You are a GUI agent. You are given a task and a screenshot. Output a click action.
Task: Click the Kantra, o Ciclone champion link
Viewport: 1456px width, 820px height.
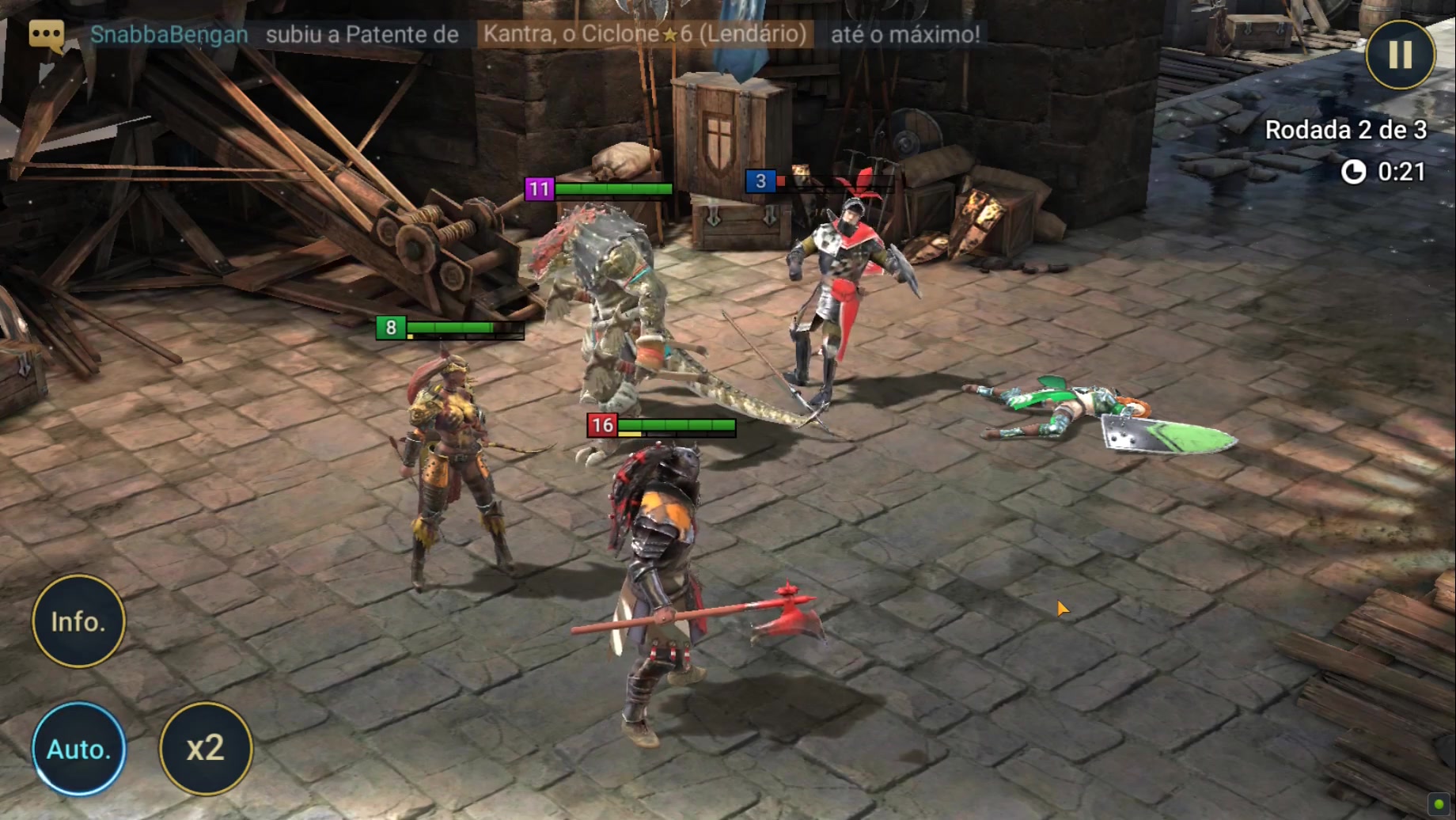point(644,35)
